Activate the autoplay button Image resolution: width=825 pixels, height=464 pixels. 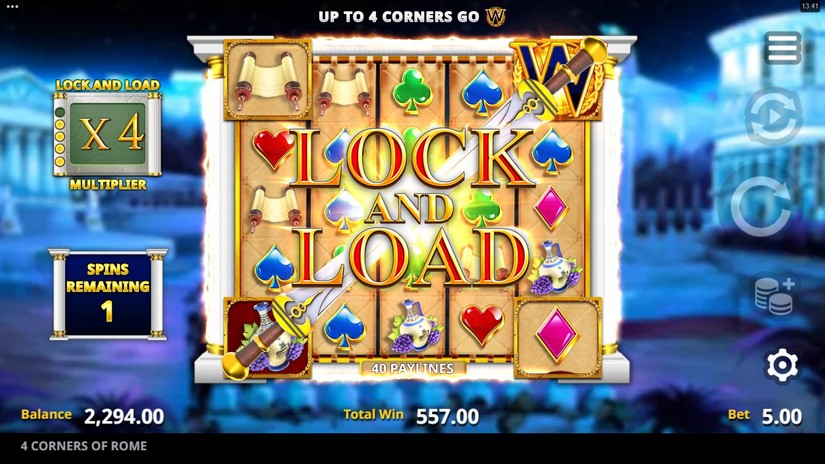click(772, 117)
